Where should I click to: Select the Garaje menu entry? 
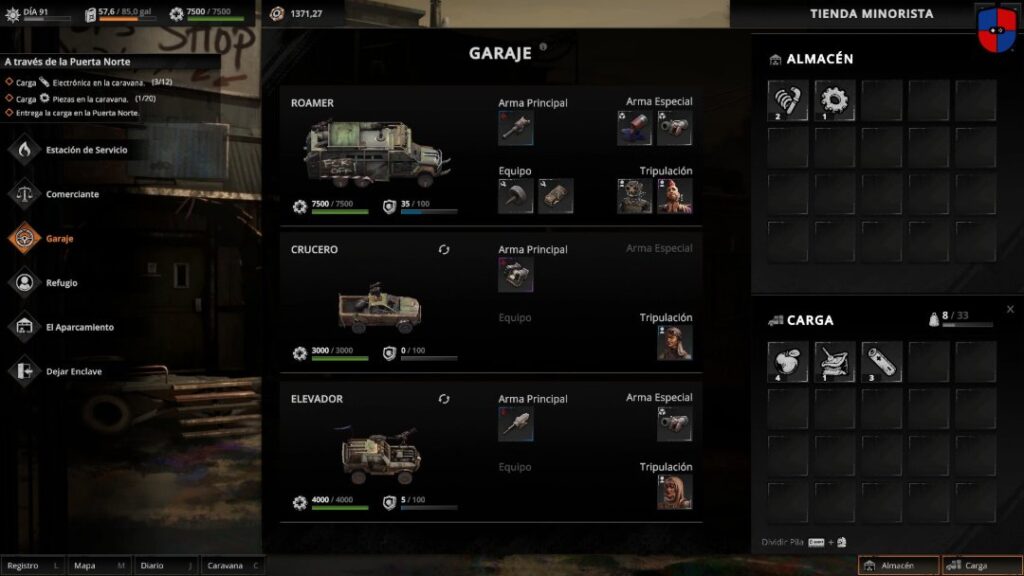pyautogui.click(x=58, y=238)
